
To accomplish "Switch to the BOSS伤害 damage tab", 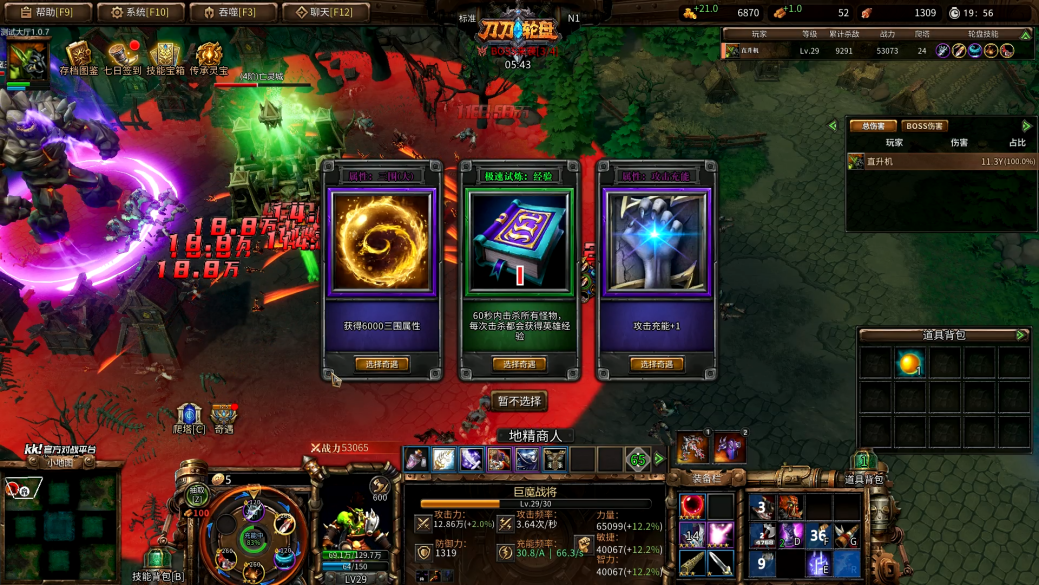I will click(924, 126).
